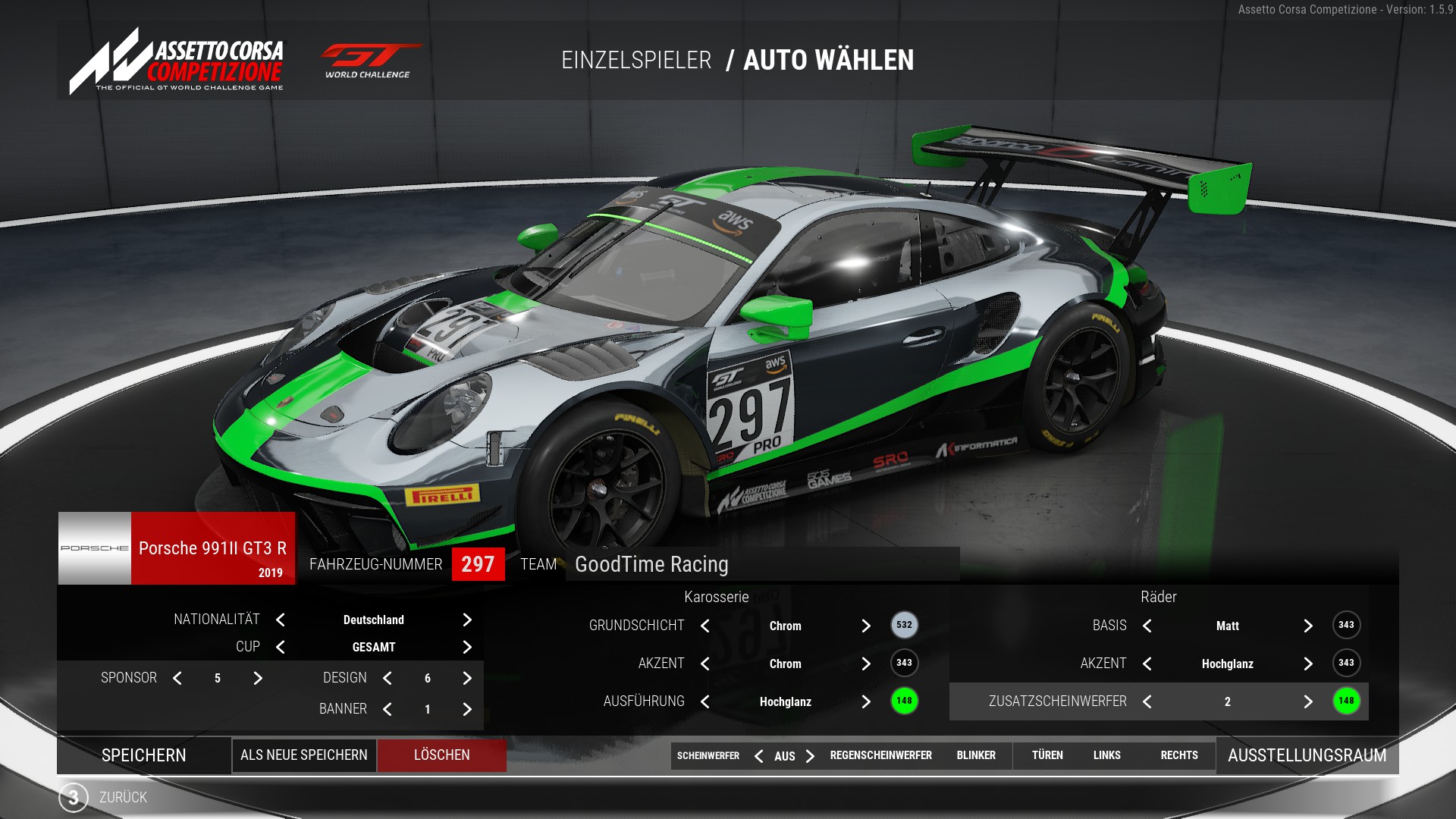1456x819 pixels.
Task: Decrease the BANNER value
Action: point(388,709)
